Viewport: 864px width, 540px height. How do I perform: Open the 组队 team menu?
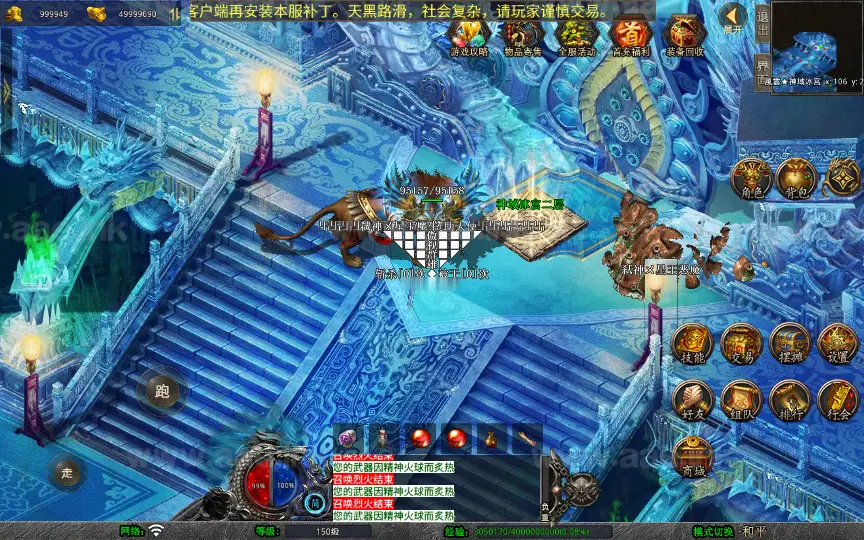pyautogui.click(x=741, y=400)
